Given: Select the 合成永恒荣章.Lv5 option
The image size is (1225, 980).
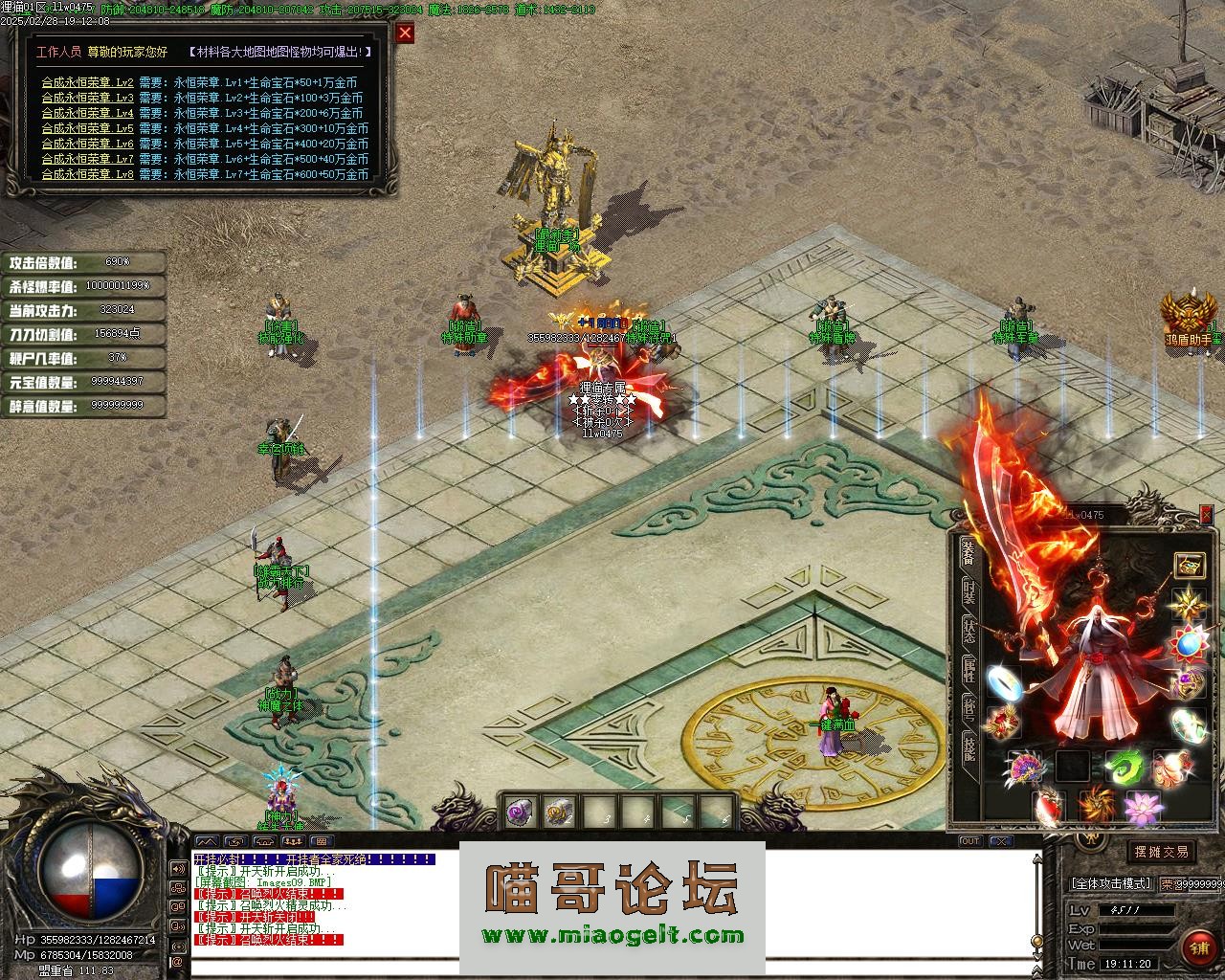Looking at the screenshot, I should pos(87,128).
